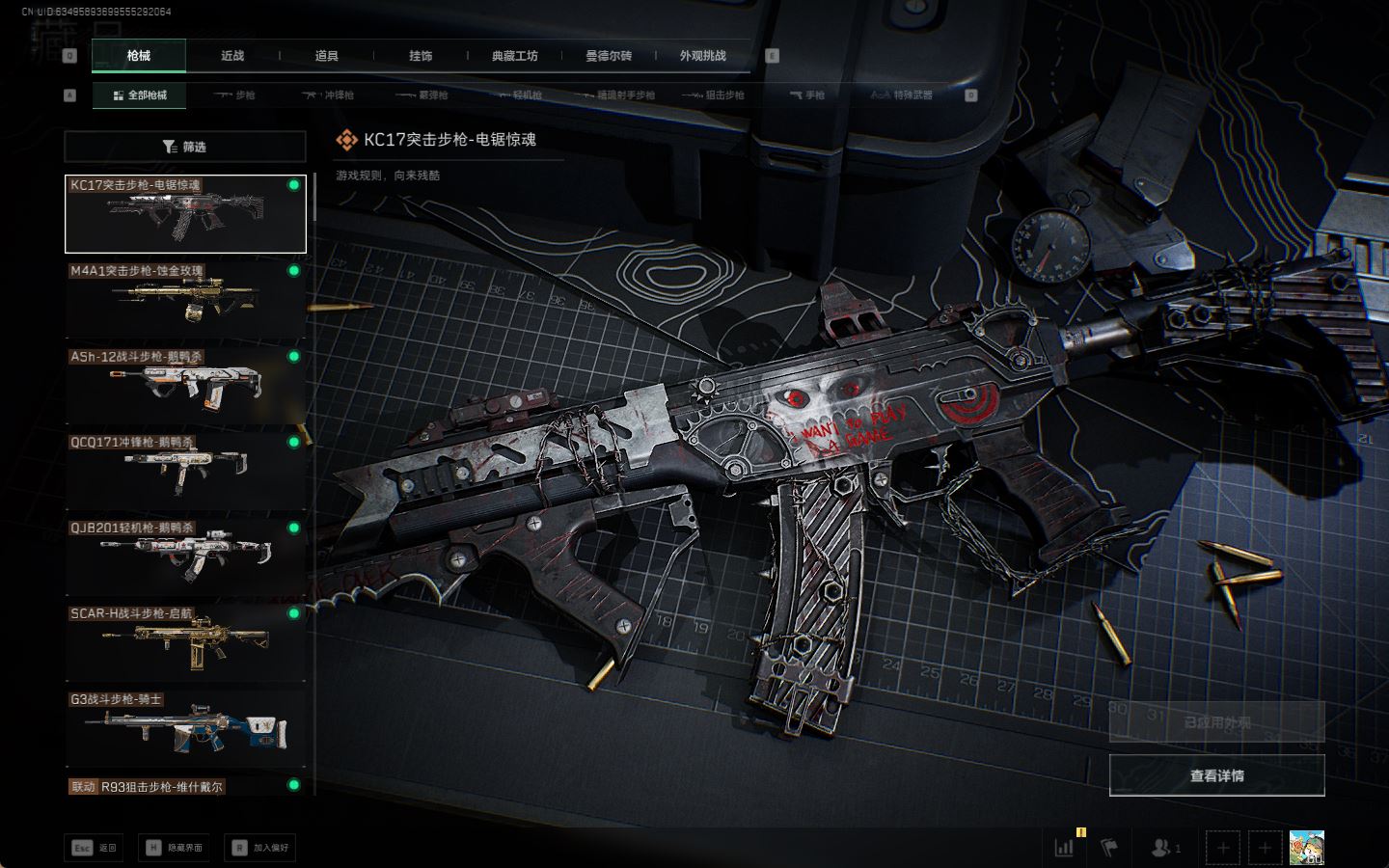Choose the QJB201轻机枪-鹅鸭杀 skin
Viewport: 1389px width, 868px height.
pos(185,556)
